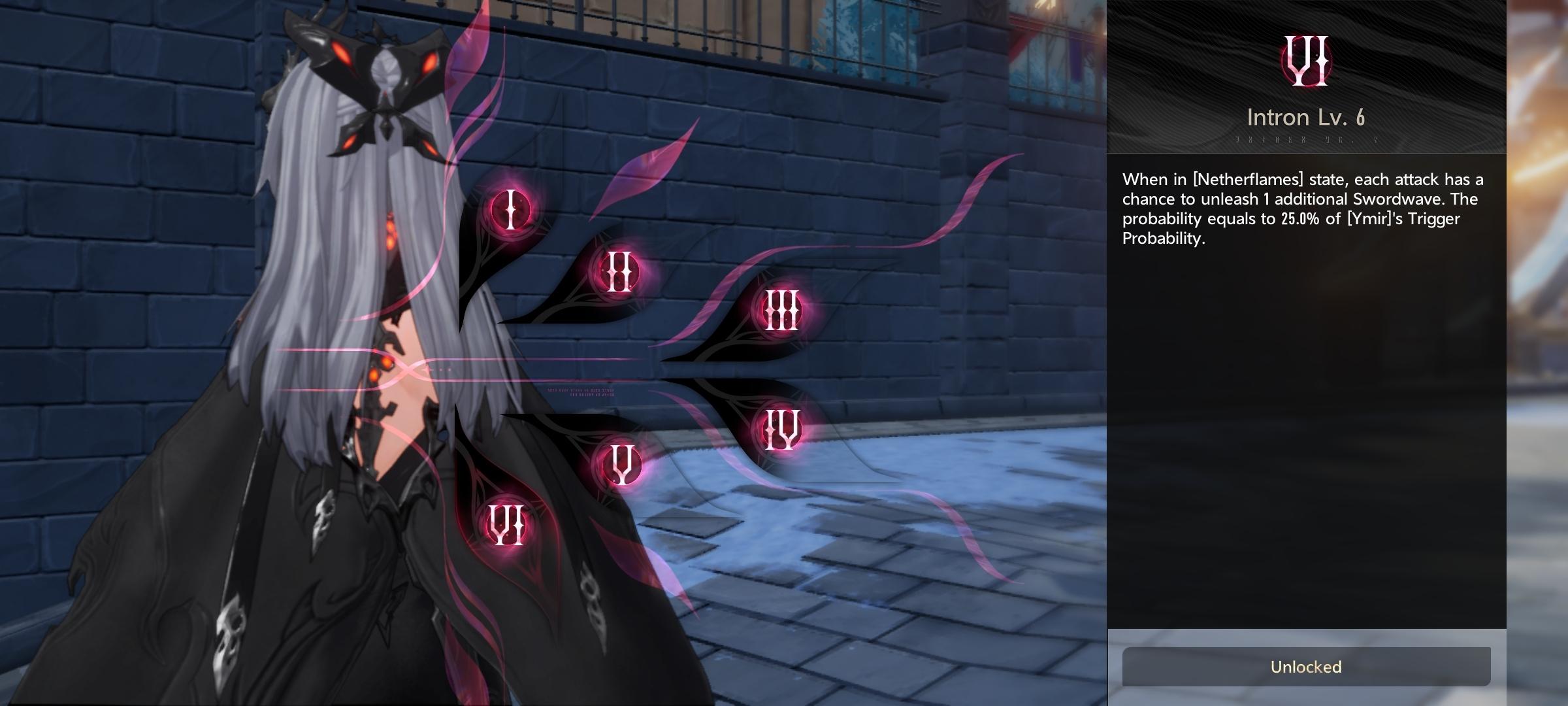1568x706 pixels.
Task: Select the Intron I node
Action: pos(511,210)
